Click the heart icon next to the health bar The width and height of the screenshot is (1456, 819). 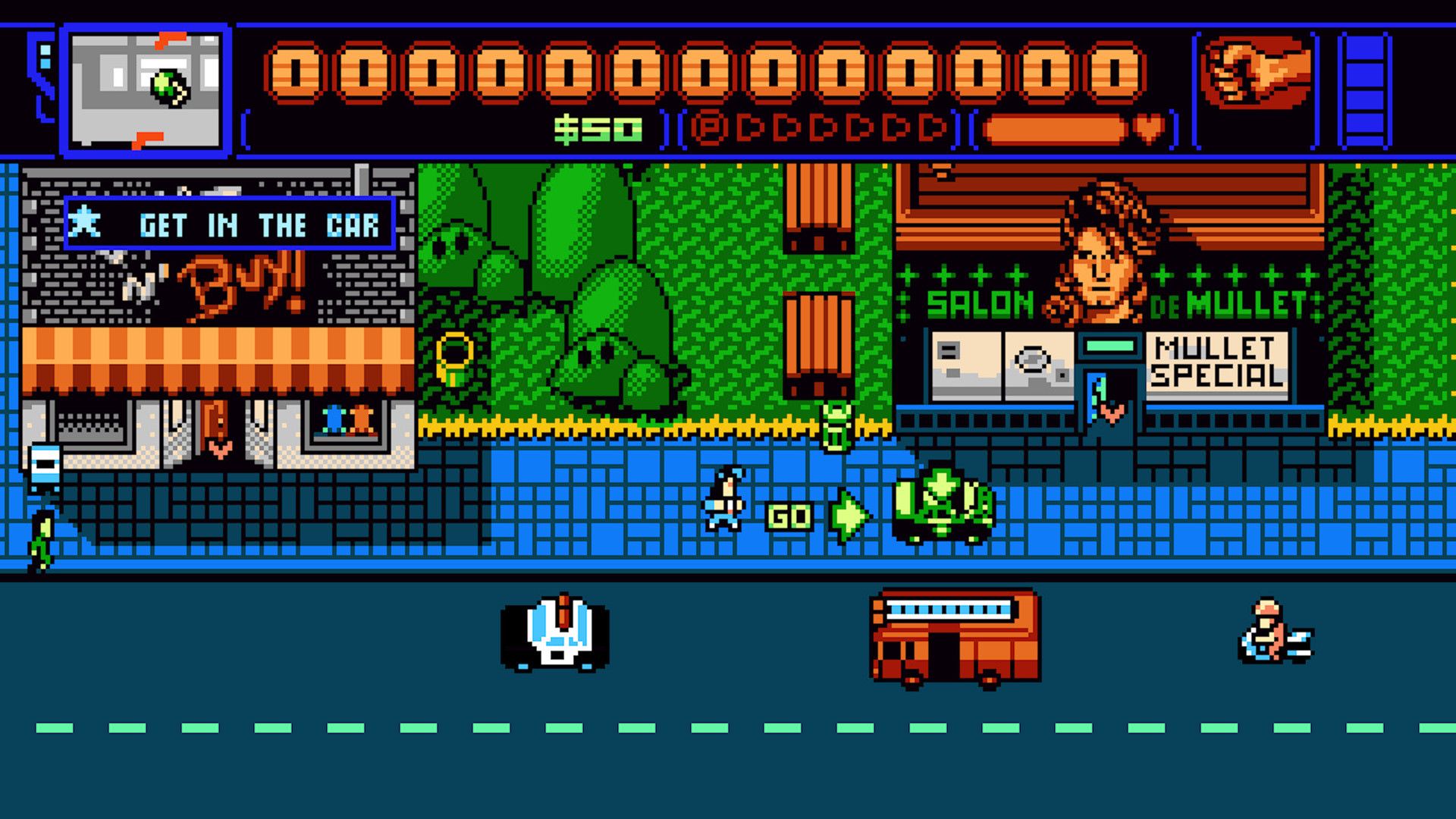pyautogui.click(x=1149, y=127)
